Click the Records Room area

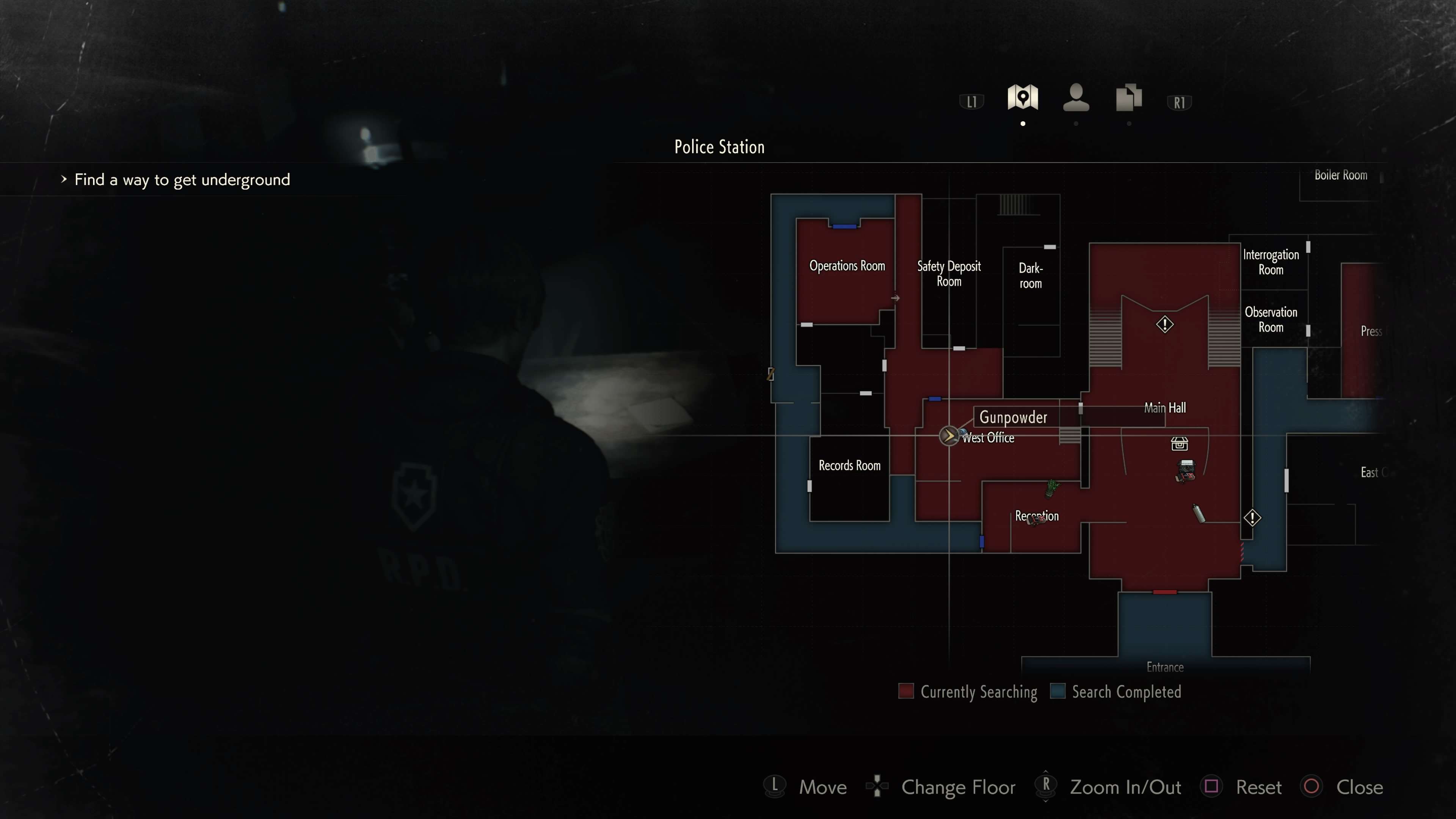click(849, 466)
